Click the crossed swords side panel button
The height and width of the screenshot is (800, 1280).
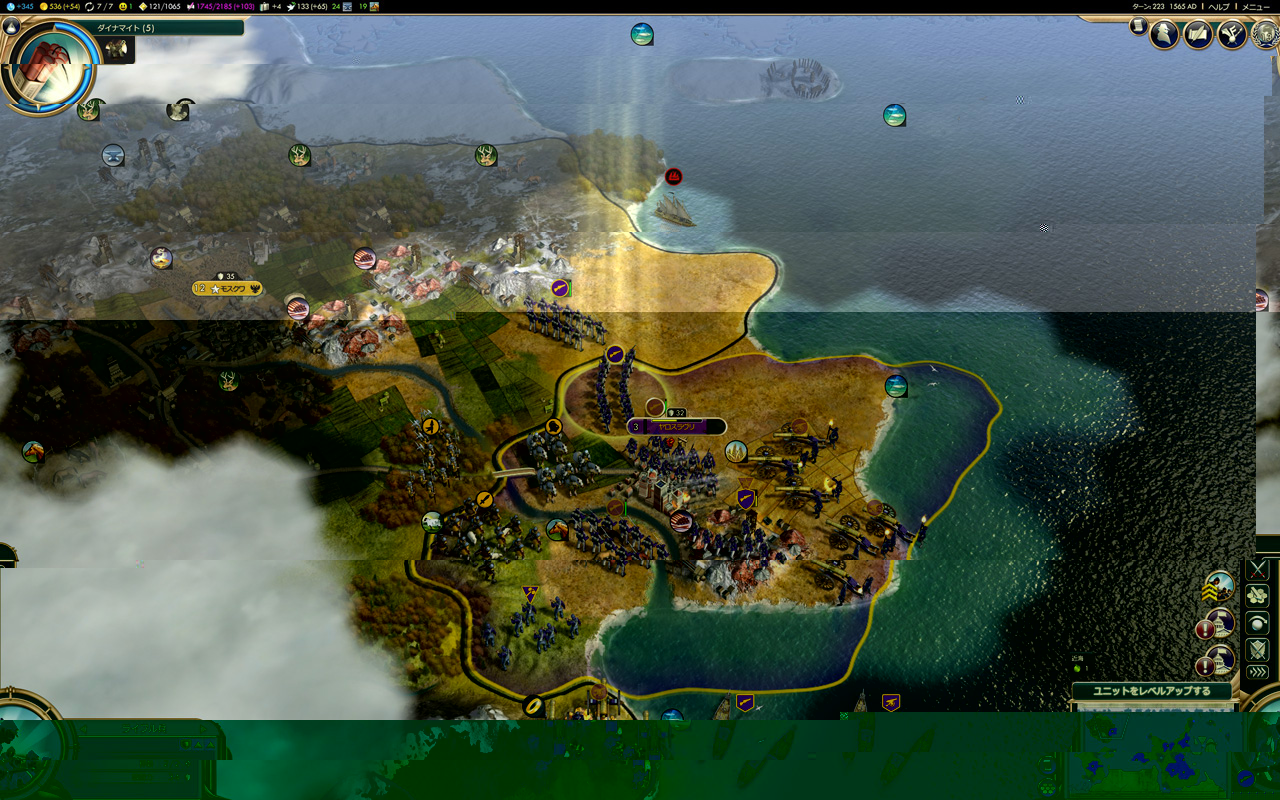point(1258,570)
